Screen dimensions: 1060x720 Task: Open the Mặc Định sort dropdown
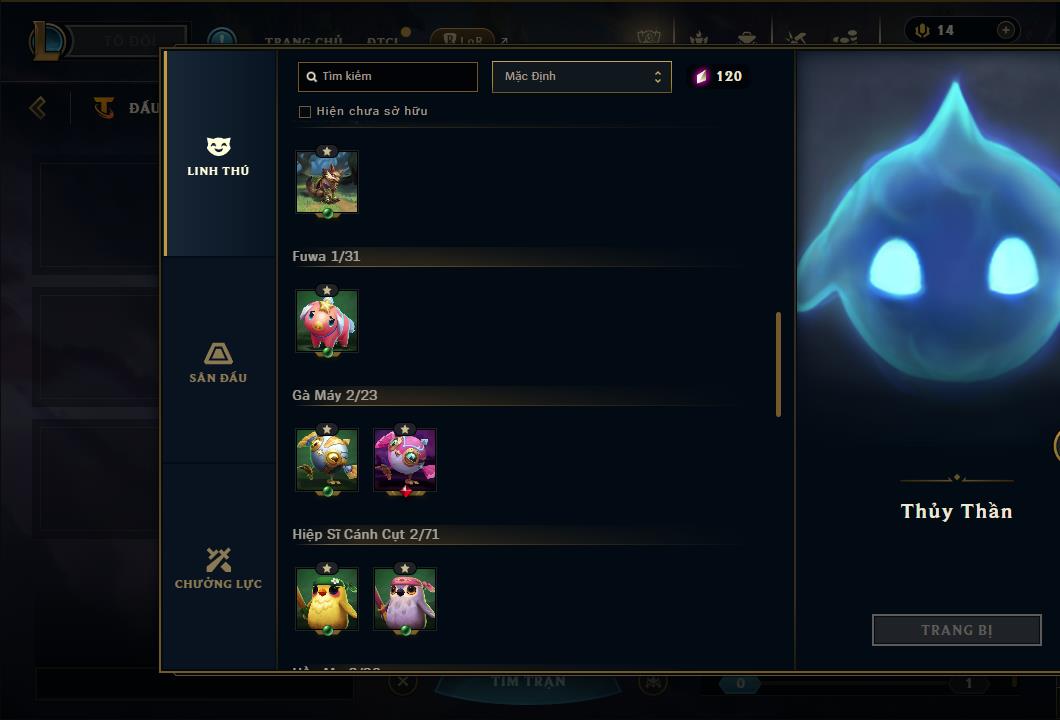pyautogui.click(x=581, y=77)
